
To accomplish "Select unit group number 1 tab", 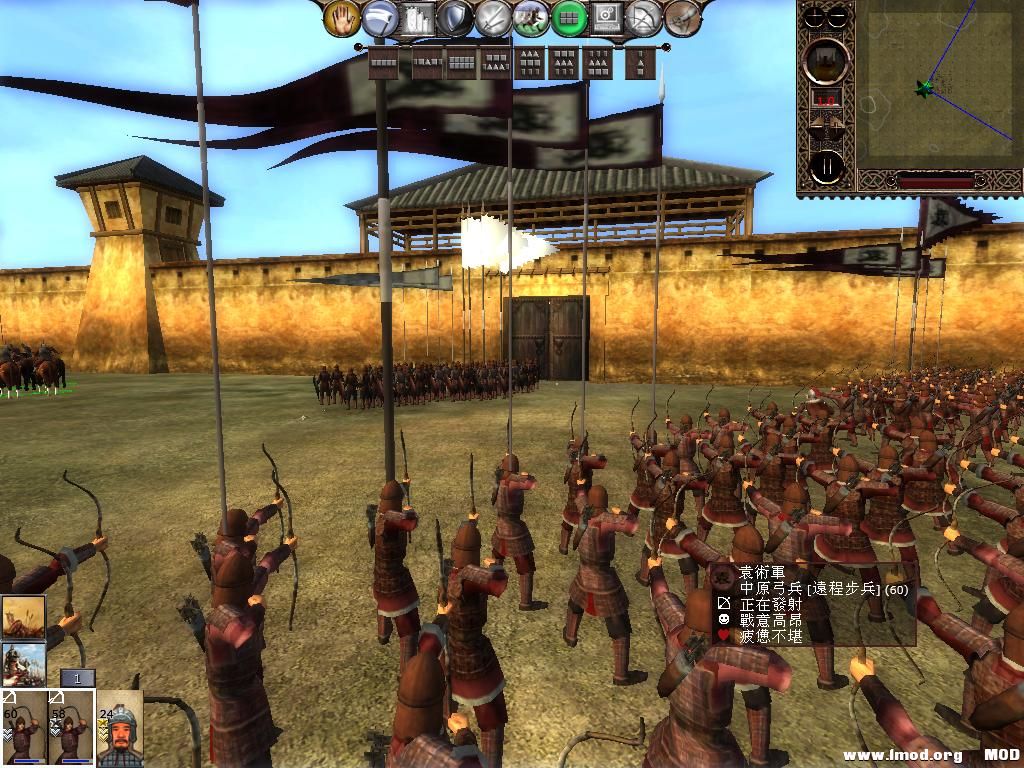I will click(x=77, y=679).
